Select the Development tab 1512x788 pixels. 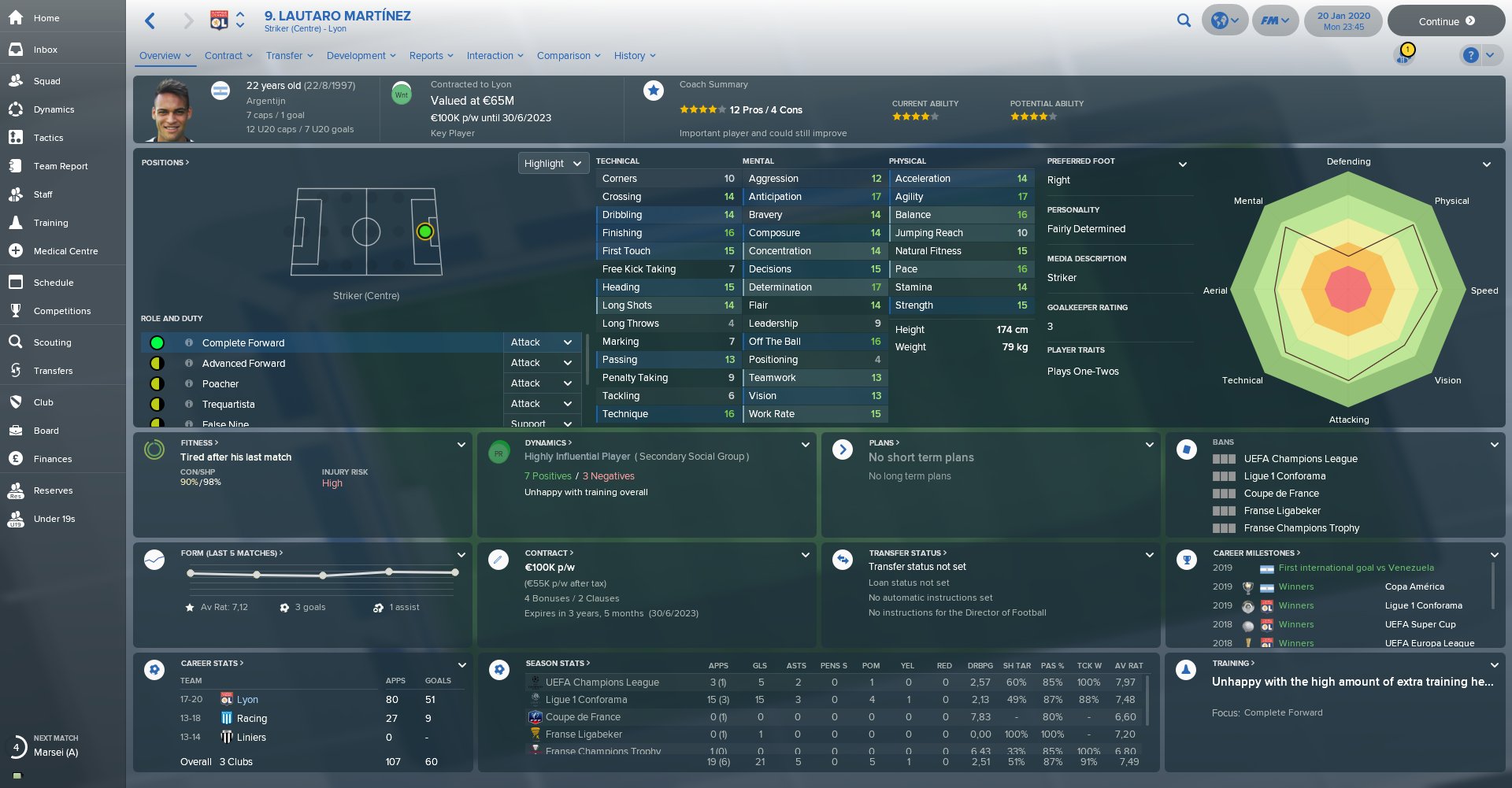361,56
